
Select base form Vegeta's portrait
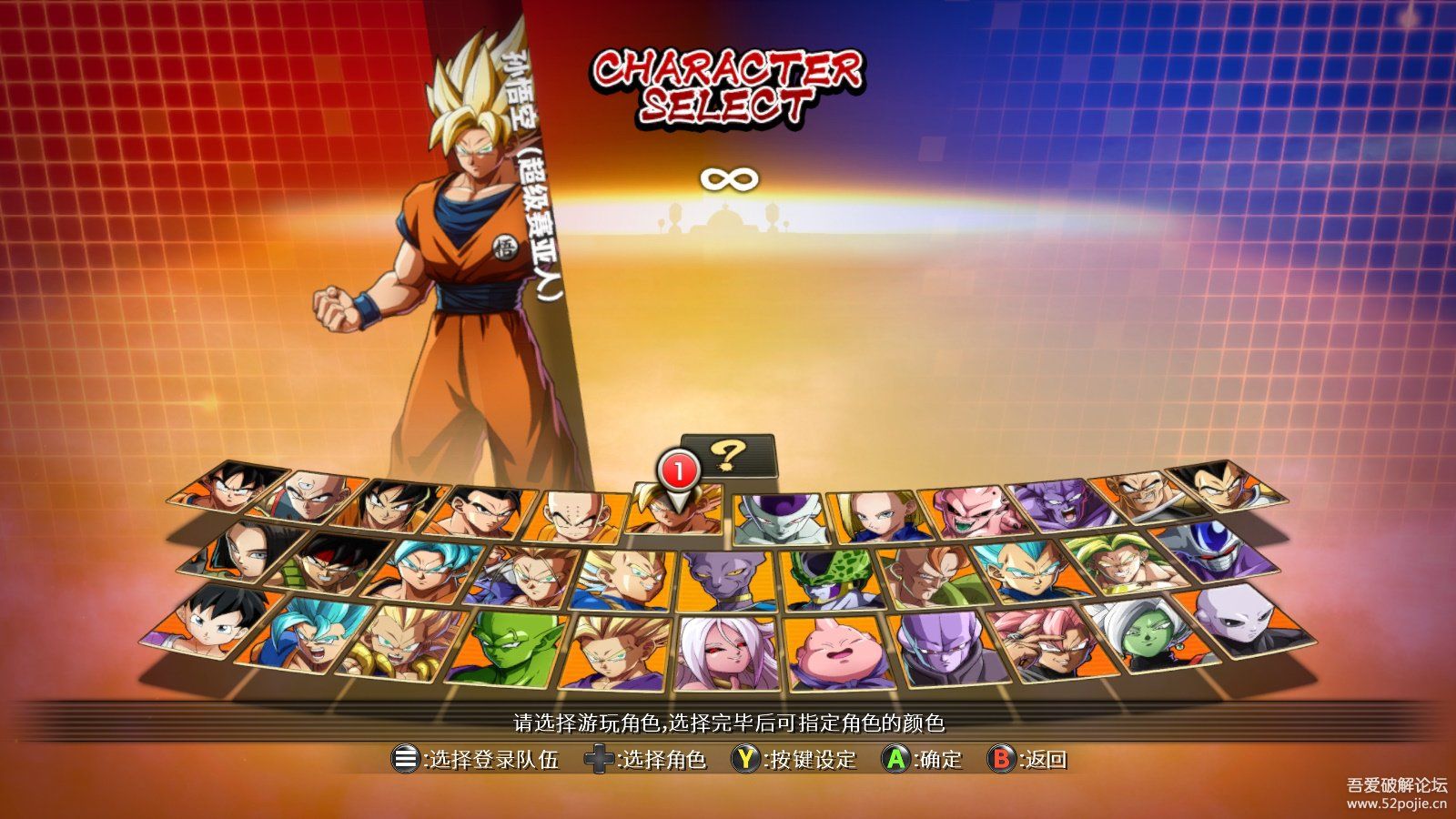(1218, 489)
